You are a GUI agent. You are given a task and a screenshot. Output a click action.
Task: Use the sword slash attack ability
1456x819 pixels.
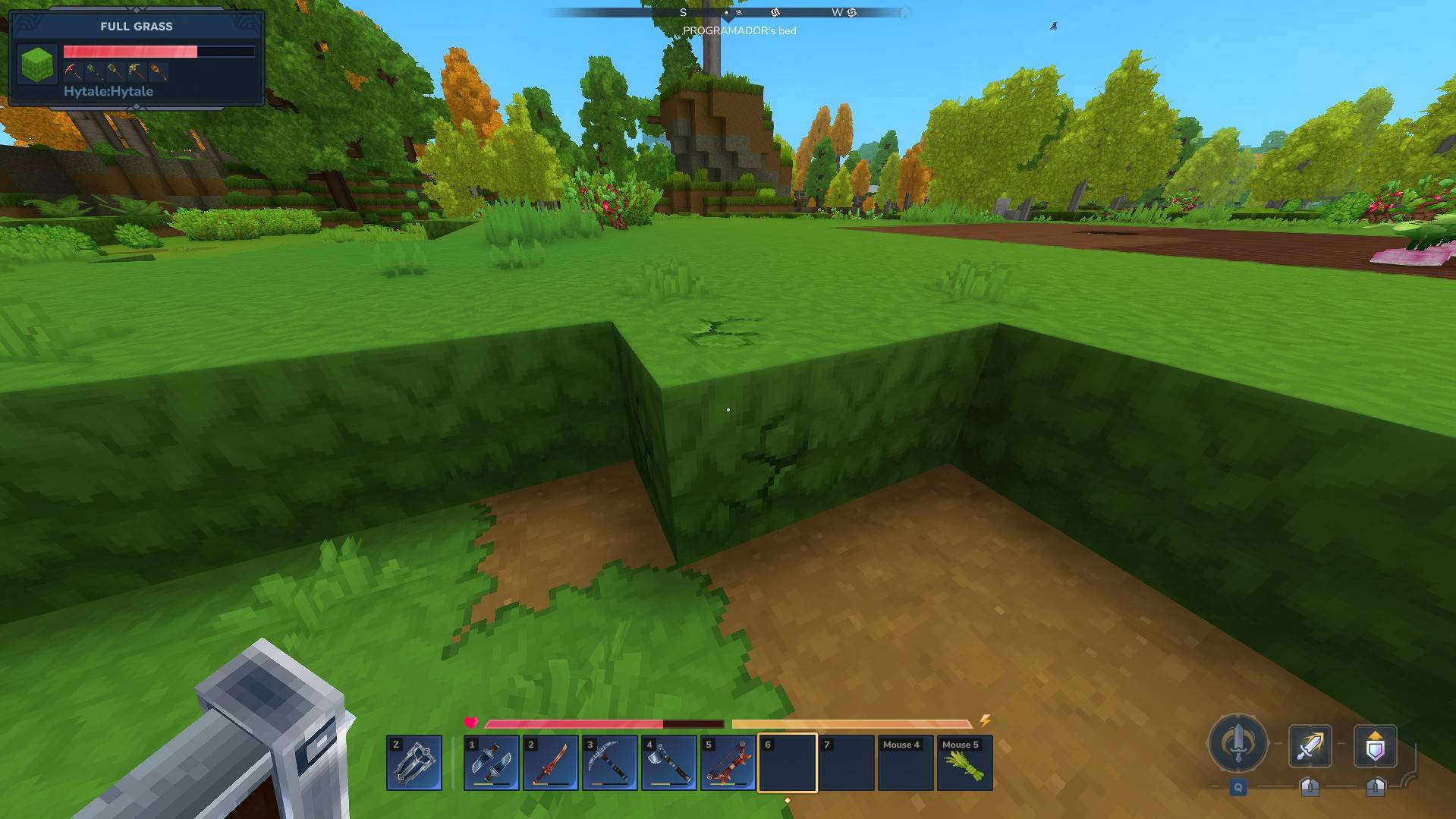coord(1310,746)
